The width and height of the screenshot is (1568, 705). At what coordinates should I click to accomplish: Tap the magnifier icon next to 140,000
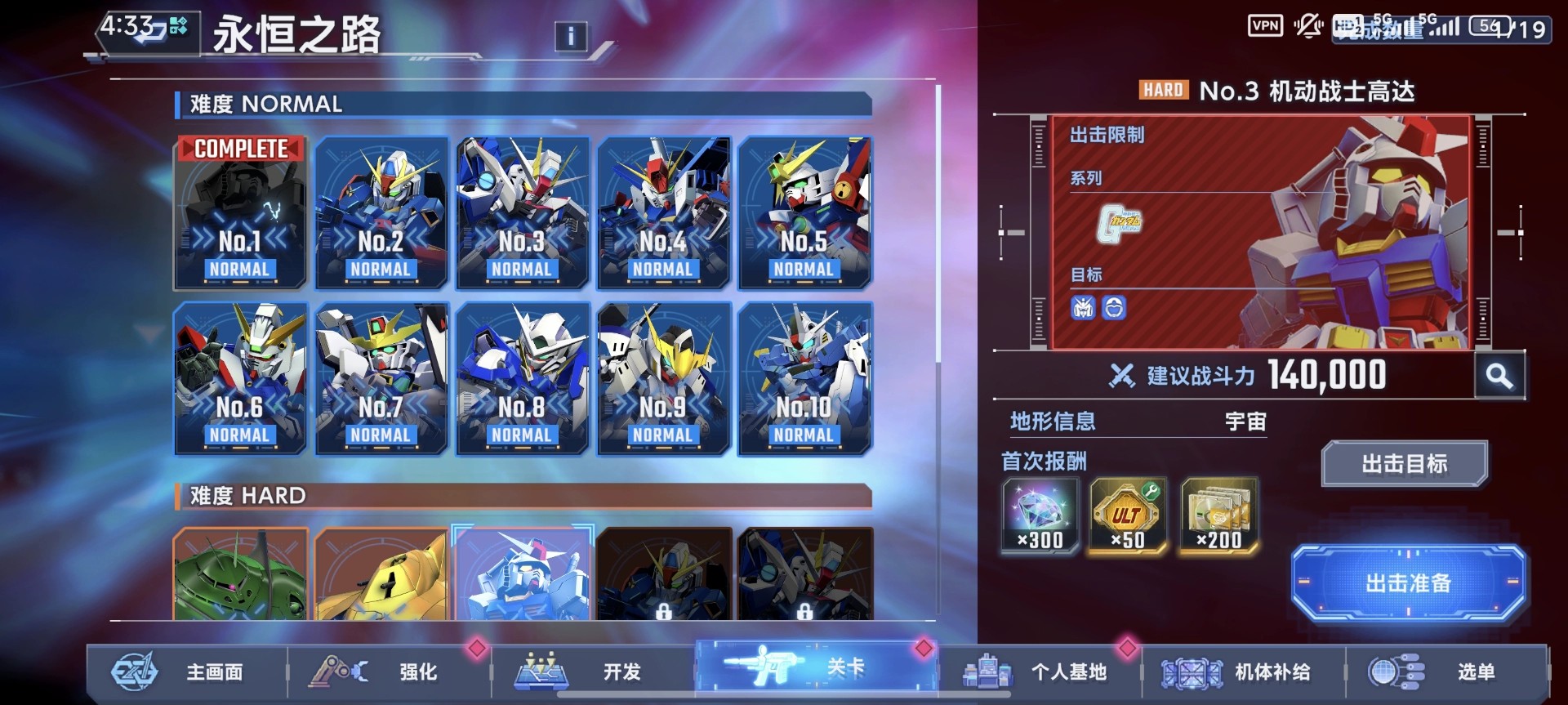click(1501, 375)
